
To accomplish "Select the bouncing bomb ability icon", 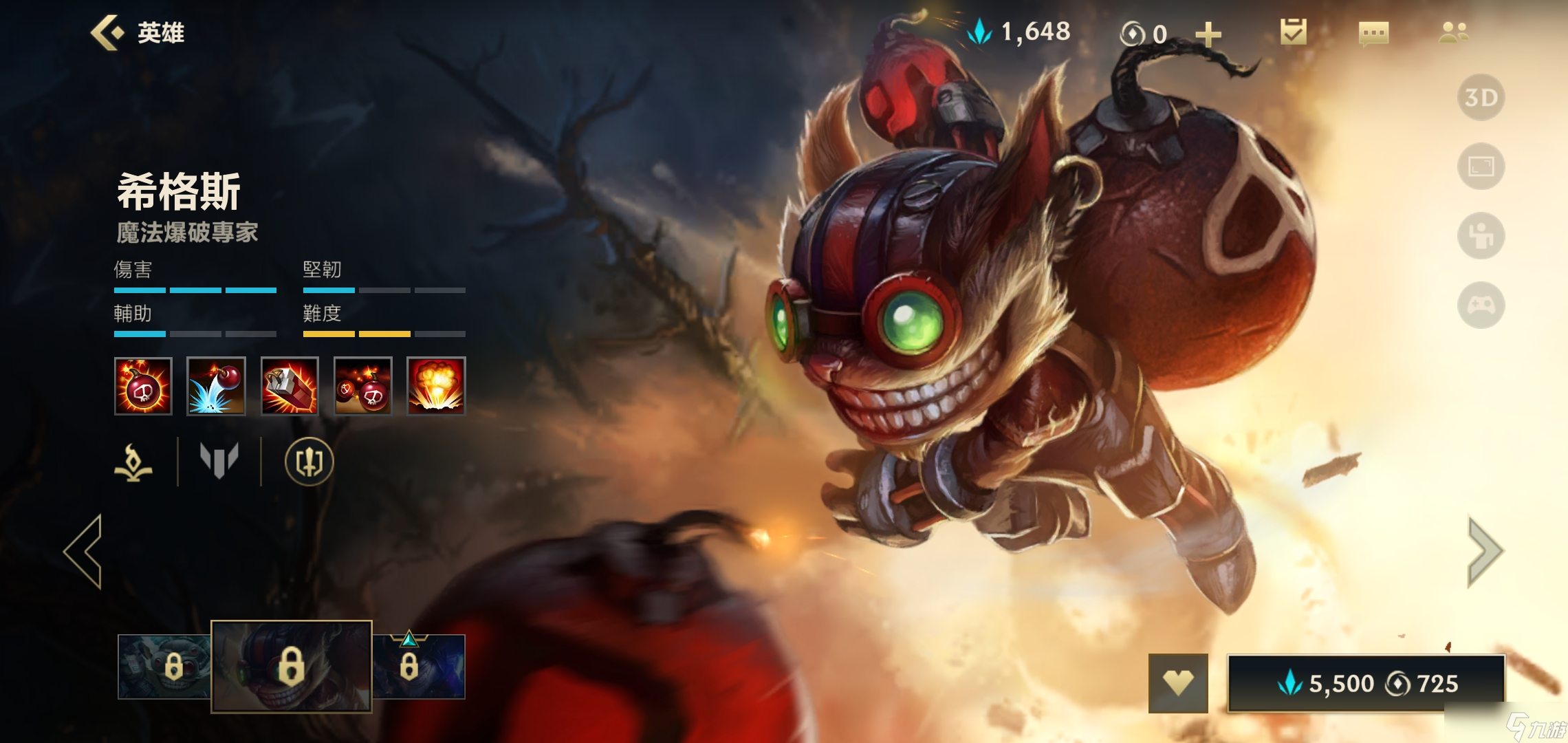I will tap(216, 386).
